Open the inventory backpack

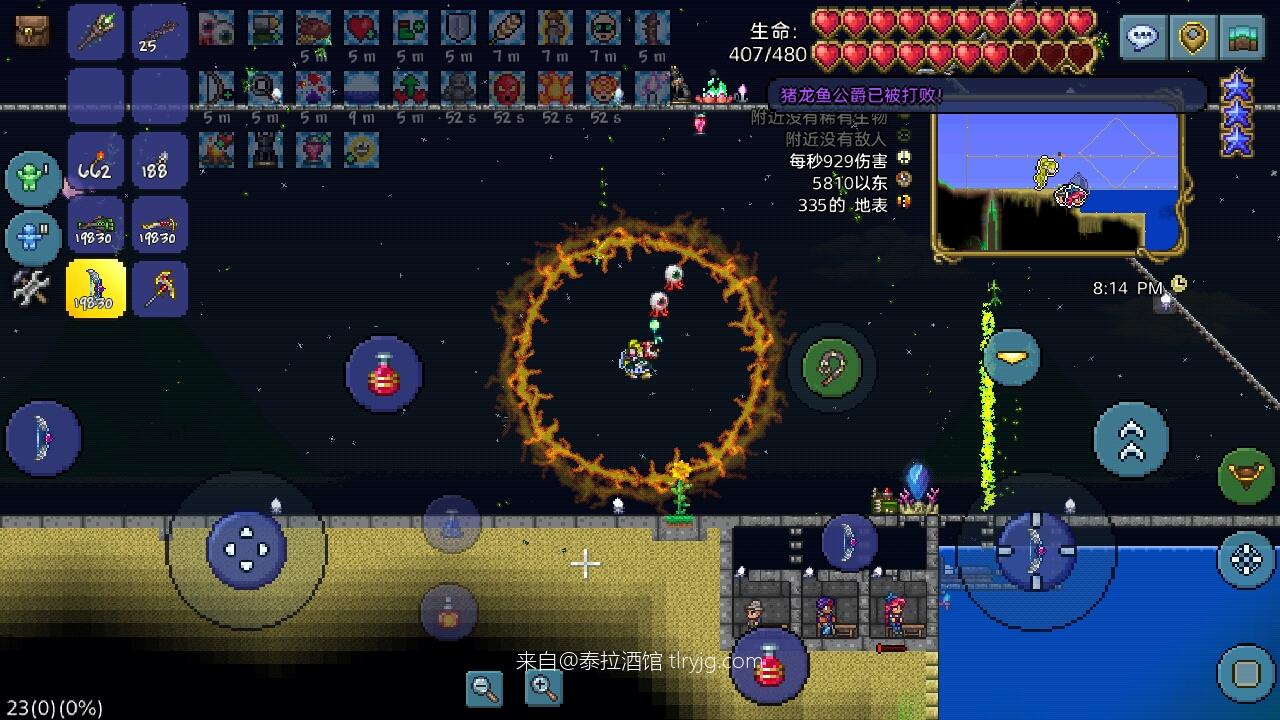tap(32, 30)
